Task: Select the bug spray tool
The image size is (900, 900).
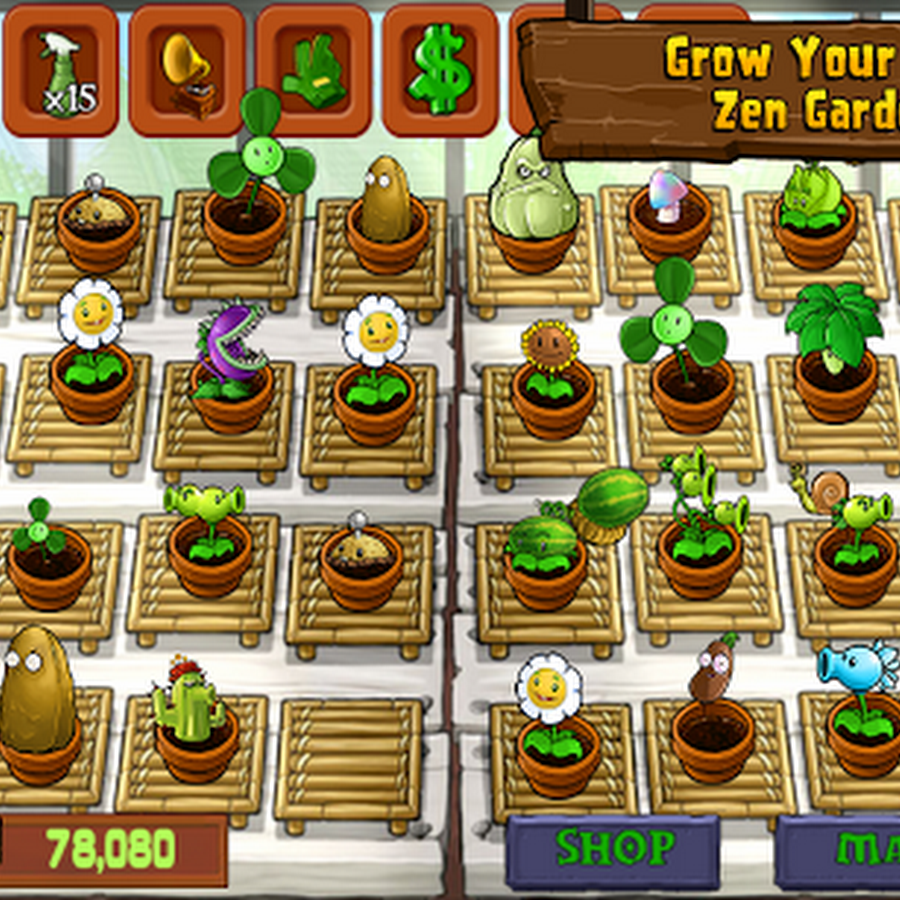Action: [x=60, y=72]
